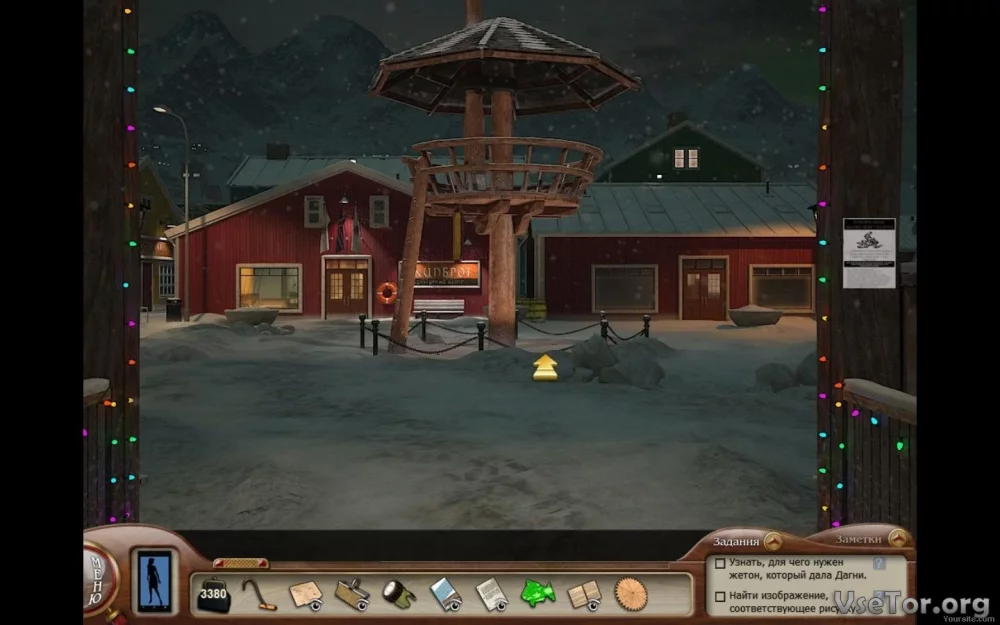Select the clipboard-like tan item in inventory
1000x625 pixels.
pyautogui.click(x=352, y=594)
